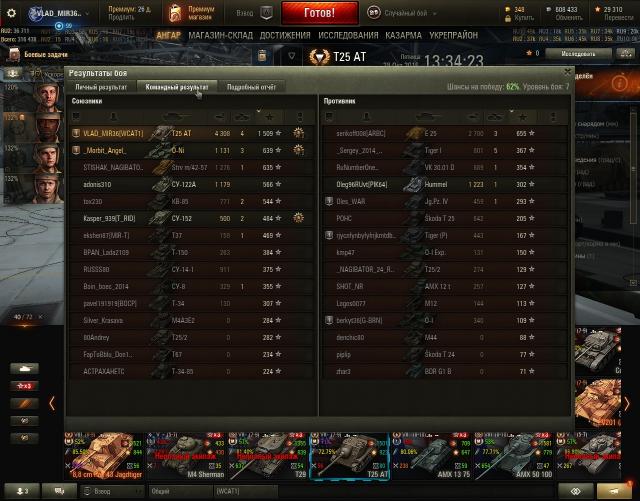Select the УКРЕПРАЙОН menu item
Screen dimensions: 640x501
[456, 35]
